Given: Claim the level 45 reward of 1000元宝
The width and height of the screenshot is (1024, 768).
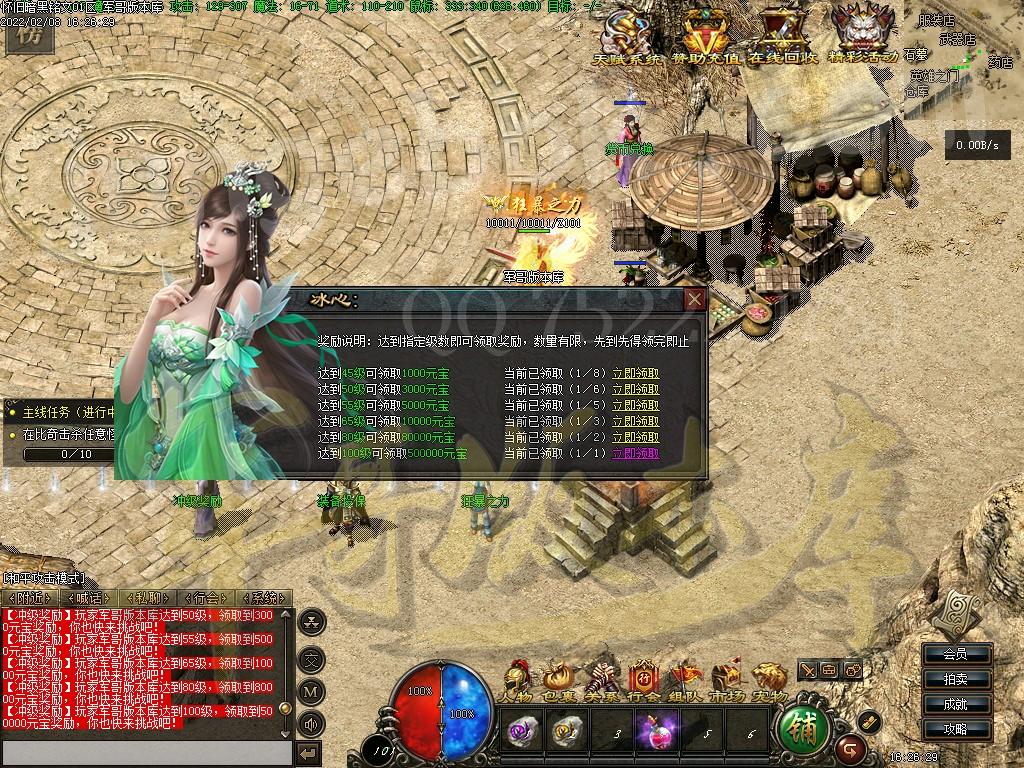Looking at the screenshot, I should coord(635,374).
